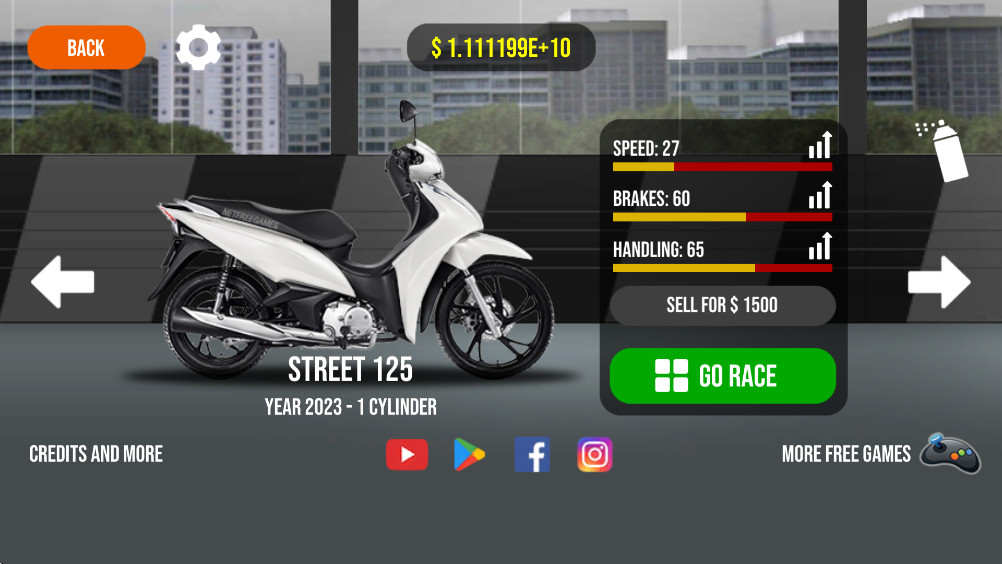This screenshot has height=564, width=1002.
Task: Open the Facebook page icon
Action: tap(532, 455)
